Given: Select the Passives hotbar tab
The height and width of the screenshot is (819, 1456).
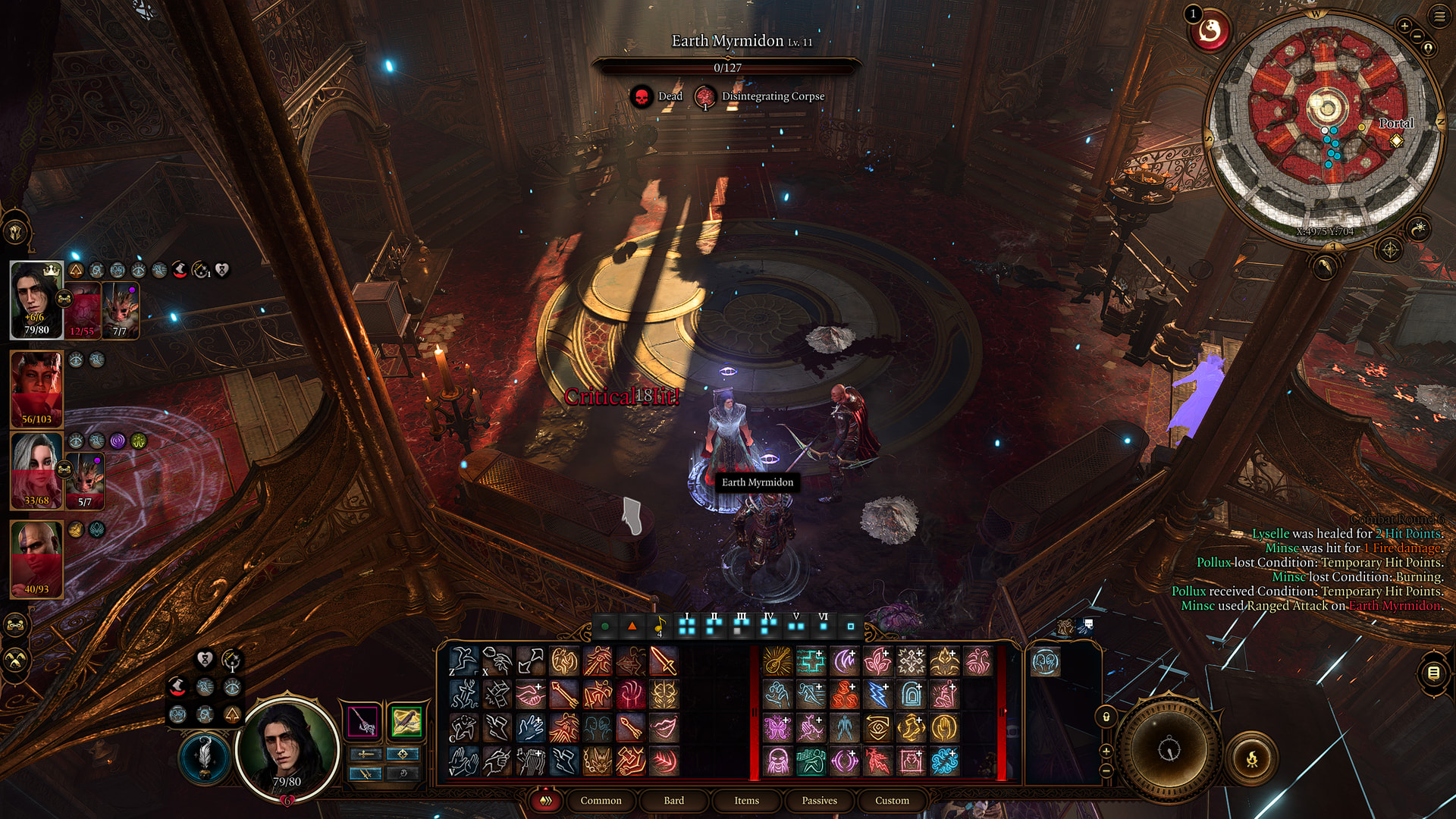Looking at the screenshot, I should coord(819,801).
